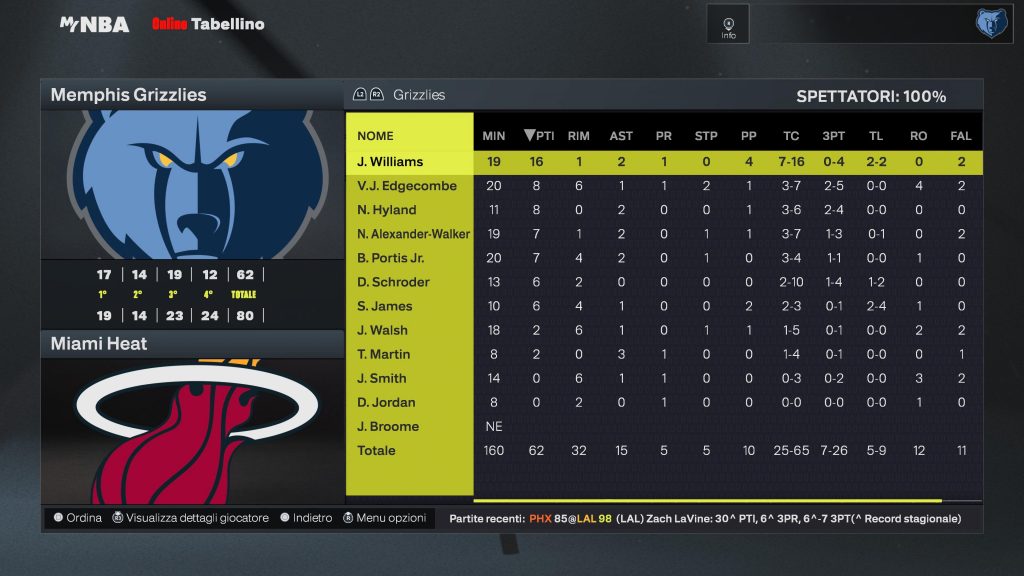The image size is (1024, 576).
Task: Sort by the AST column header
Action: click(621, 136)
